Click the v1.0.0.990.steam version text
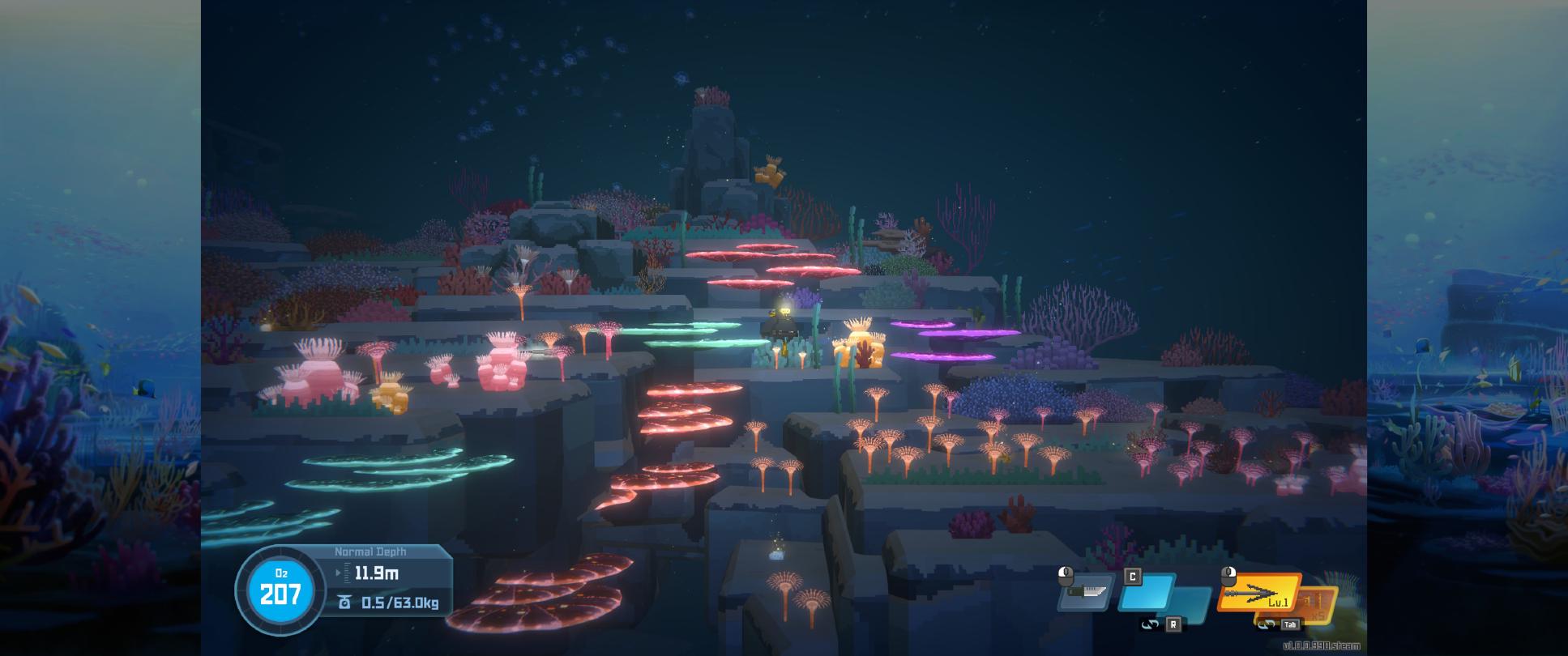 pyautogui.click(x=1322, y=645)
